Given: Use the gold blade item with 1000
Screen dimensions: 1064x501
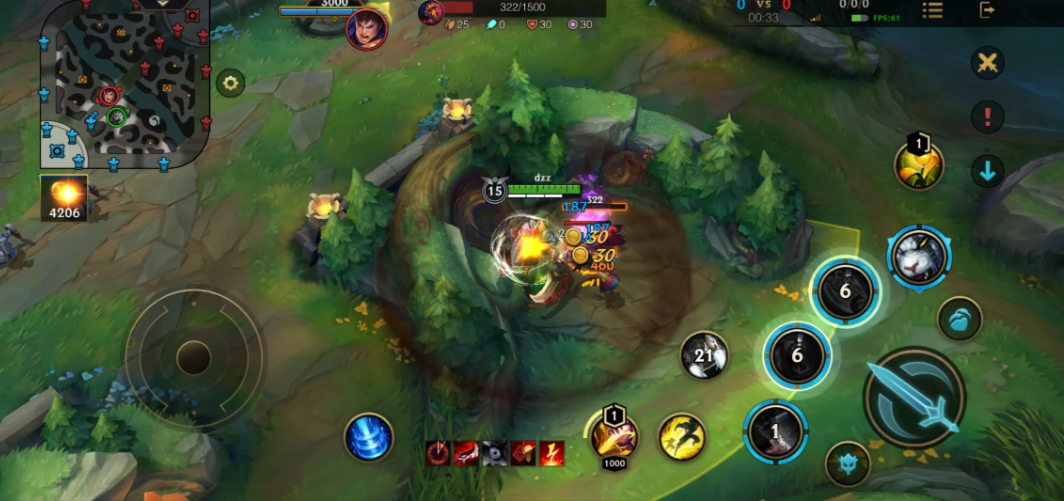Looking at the screenshot, I should [614, 436].
